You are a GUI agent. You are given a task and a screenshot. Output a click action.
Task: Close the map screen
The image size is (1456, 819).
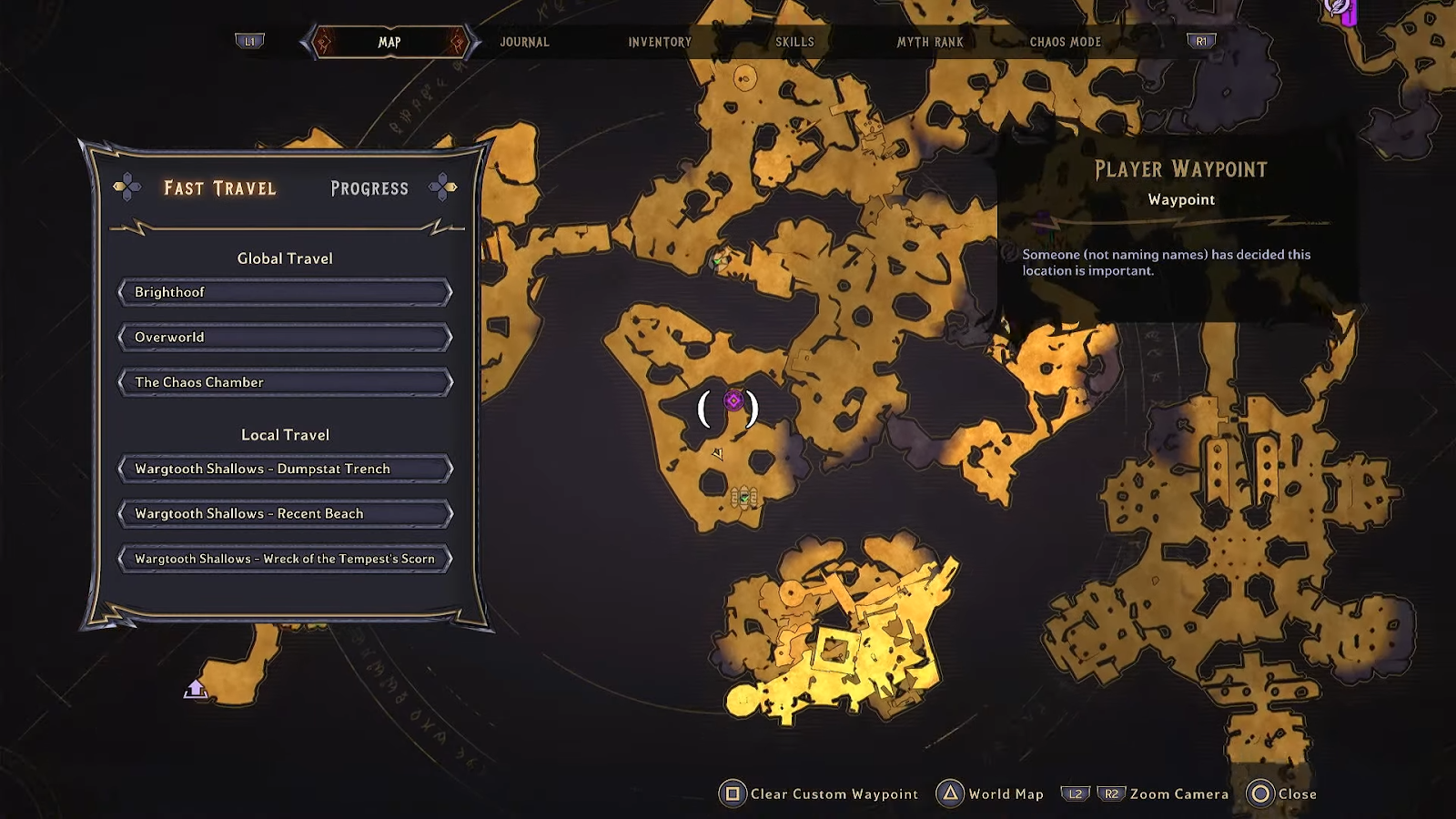click(x=1283, y=794)
